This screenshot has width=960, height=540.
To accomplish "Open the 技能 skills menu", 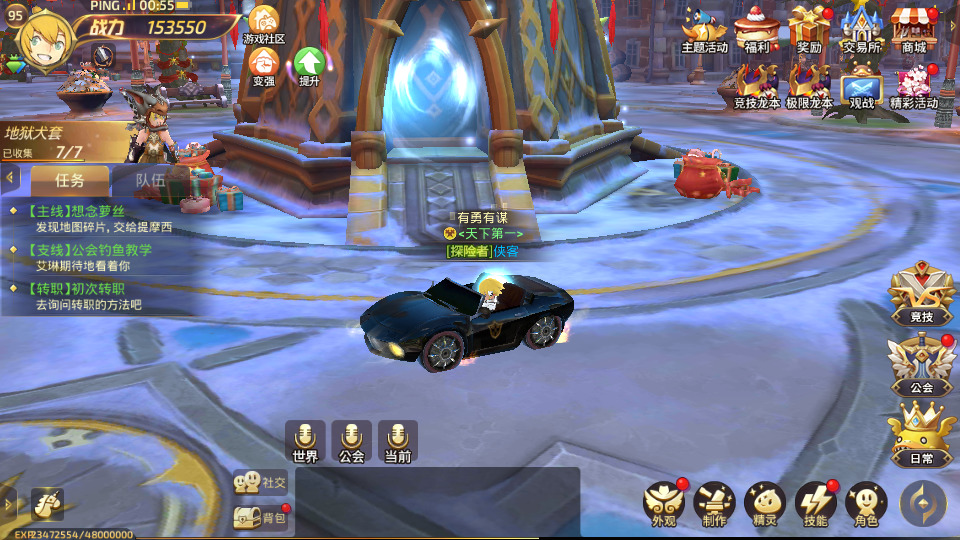I will 815,504.
